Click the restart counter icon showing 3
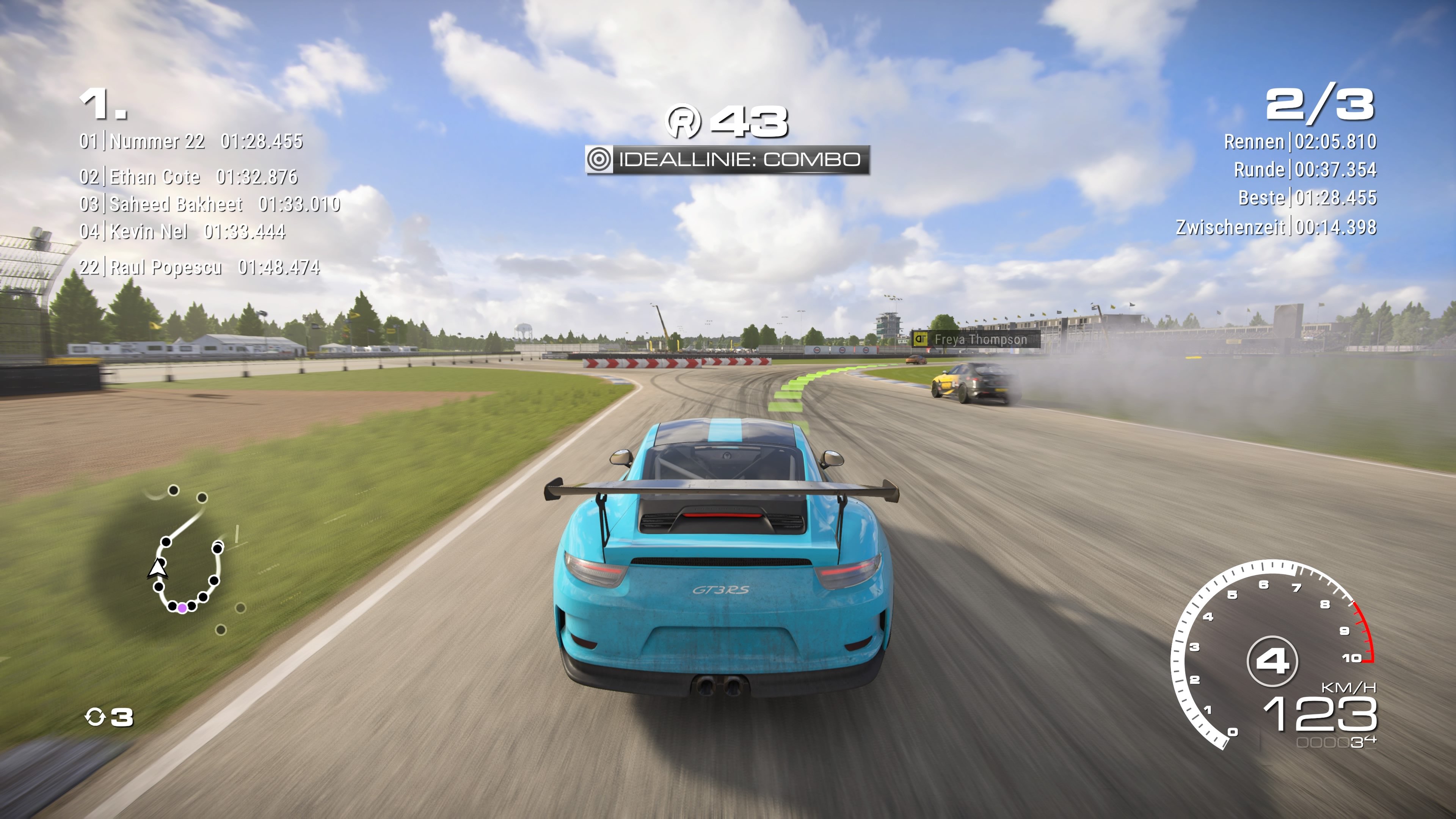Viewport: 1456px width, 819px height. [95, 717]
